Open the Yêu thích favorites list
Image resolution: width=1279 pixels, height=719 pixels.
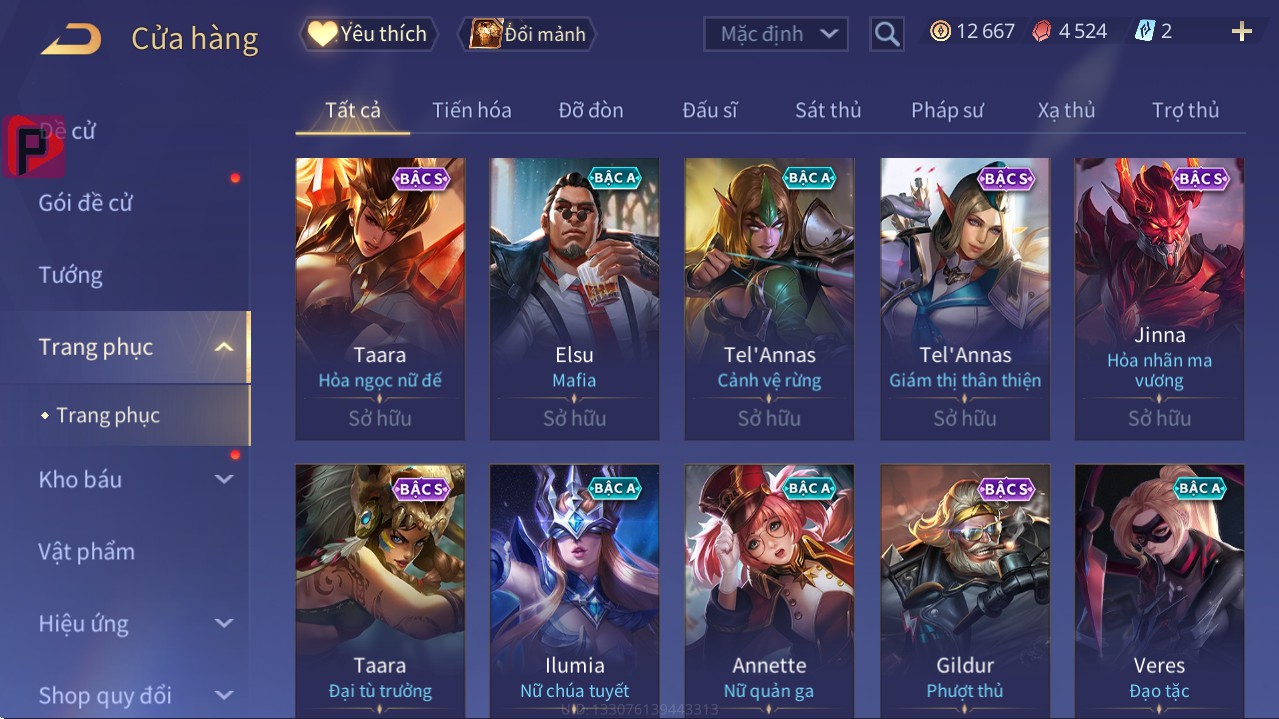(367, 34)
